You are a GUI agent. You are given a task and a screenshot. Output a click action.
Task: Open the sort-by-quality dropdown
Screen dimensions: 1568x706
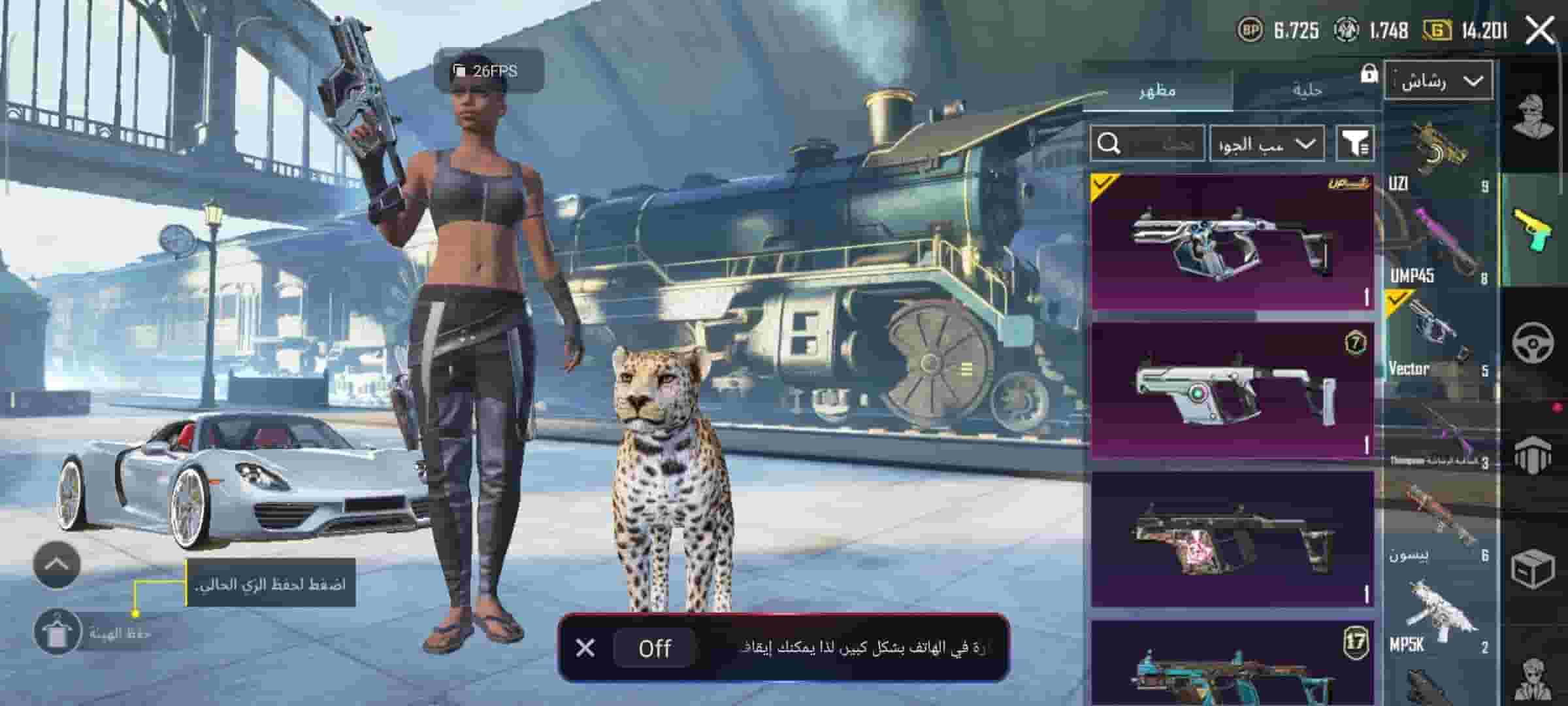pos(1267,143)
